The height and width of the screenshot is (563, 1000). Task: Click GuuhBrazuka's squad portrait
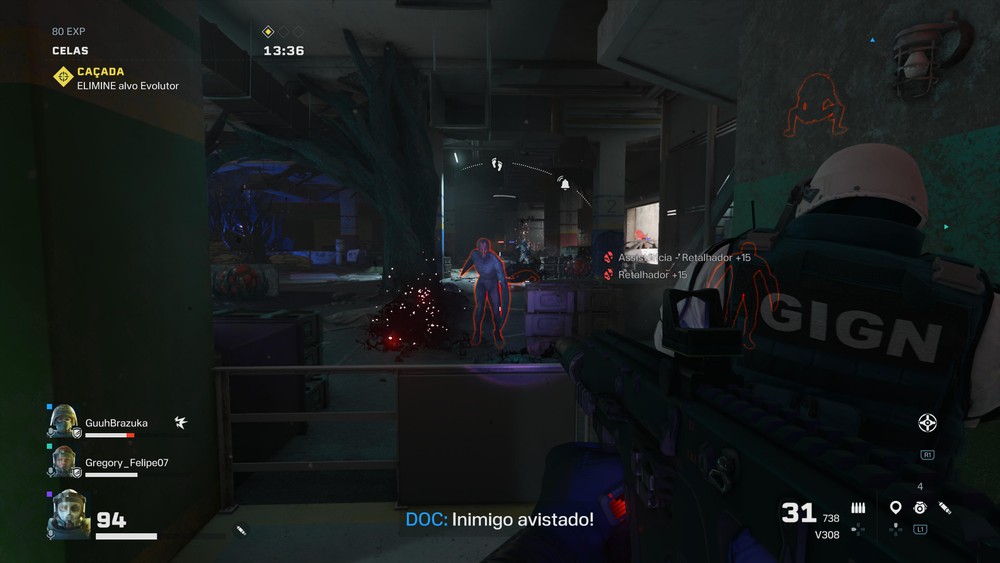pos(64,421)
